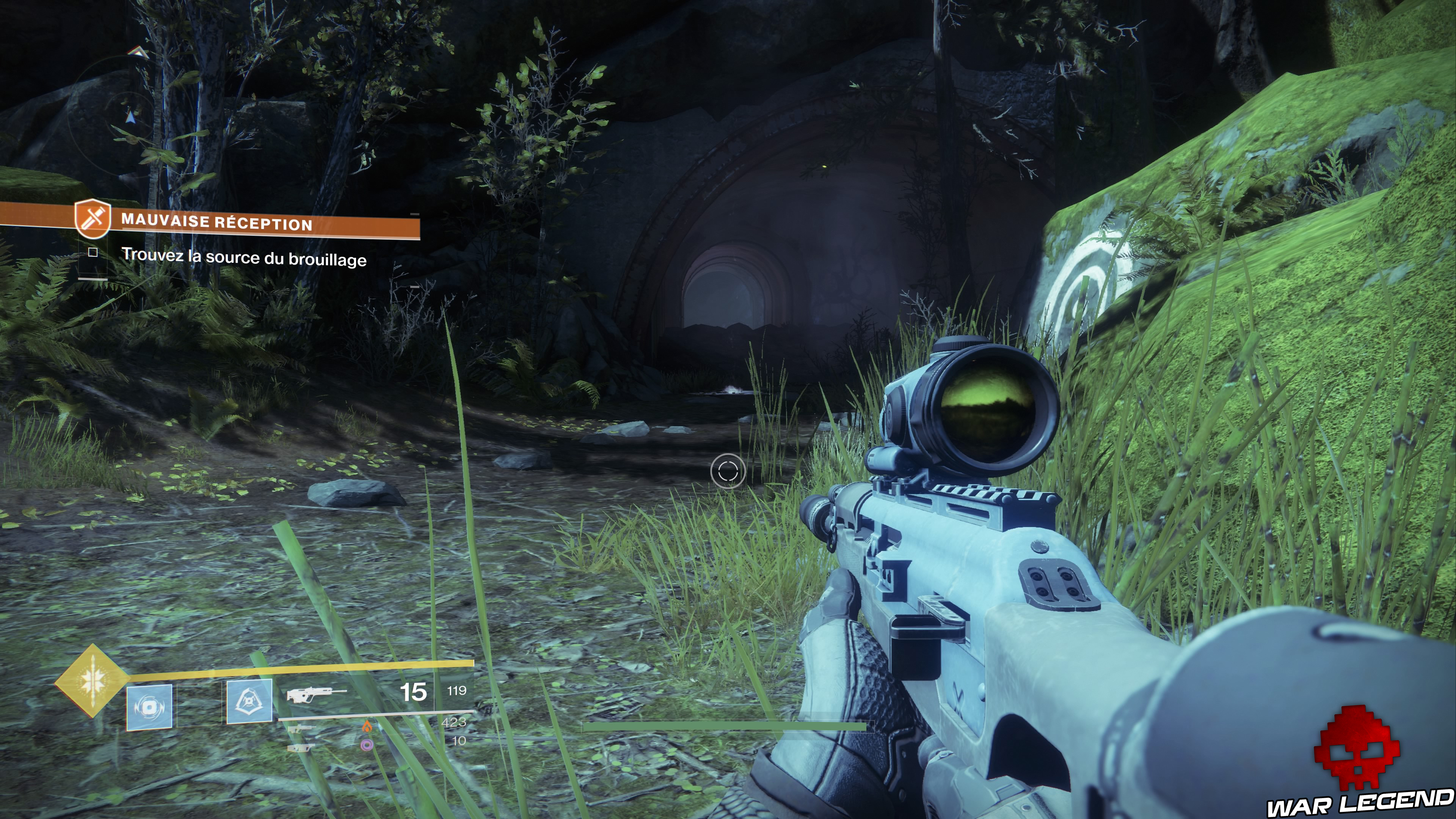Trigger the class ability shield-shaped icon
The image size is (1456, 819).
tap(249, 702)
